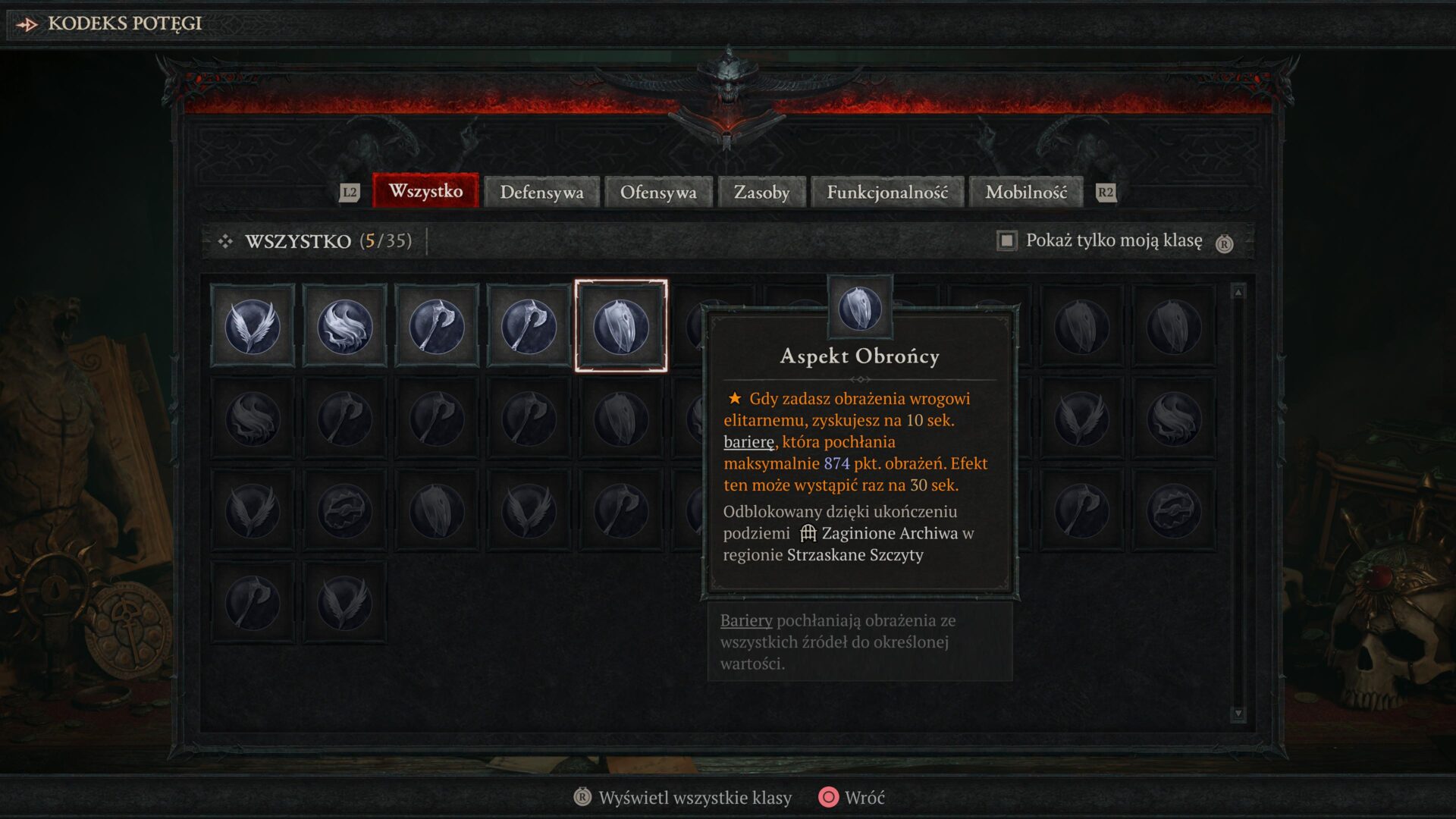This screenshot has height=819, width=1456.
Task: Select the winged aspect icon in the bottom row
Action: (x=344, y=601)
